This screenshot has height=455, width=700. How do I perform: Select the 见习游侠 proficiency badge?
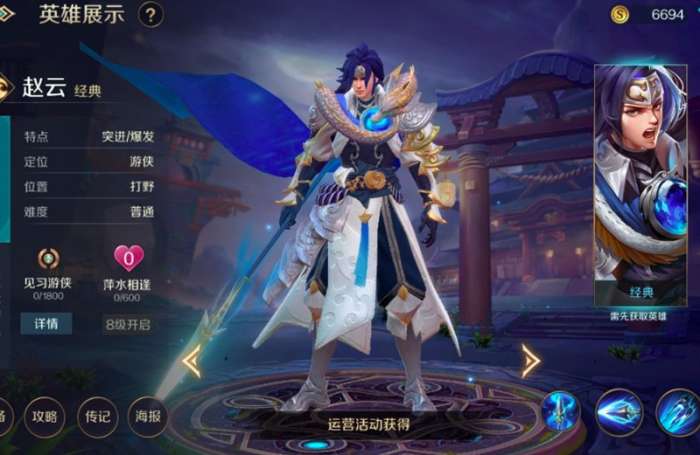click(x=48, y=259)
